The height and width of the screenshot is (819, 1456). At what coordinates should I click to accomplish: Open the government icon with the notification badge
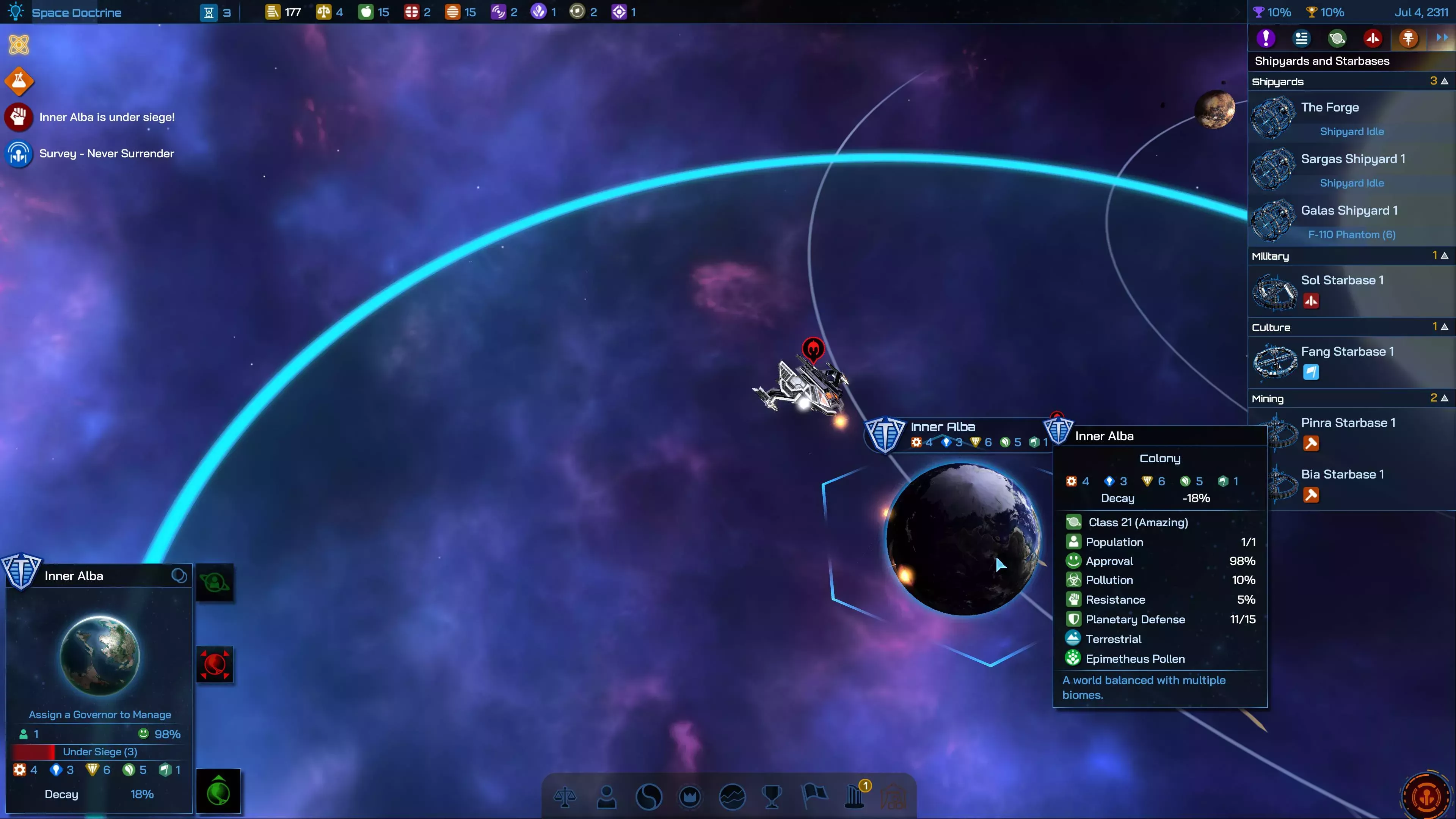[855, 797]
